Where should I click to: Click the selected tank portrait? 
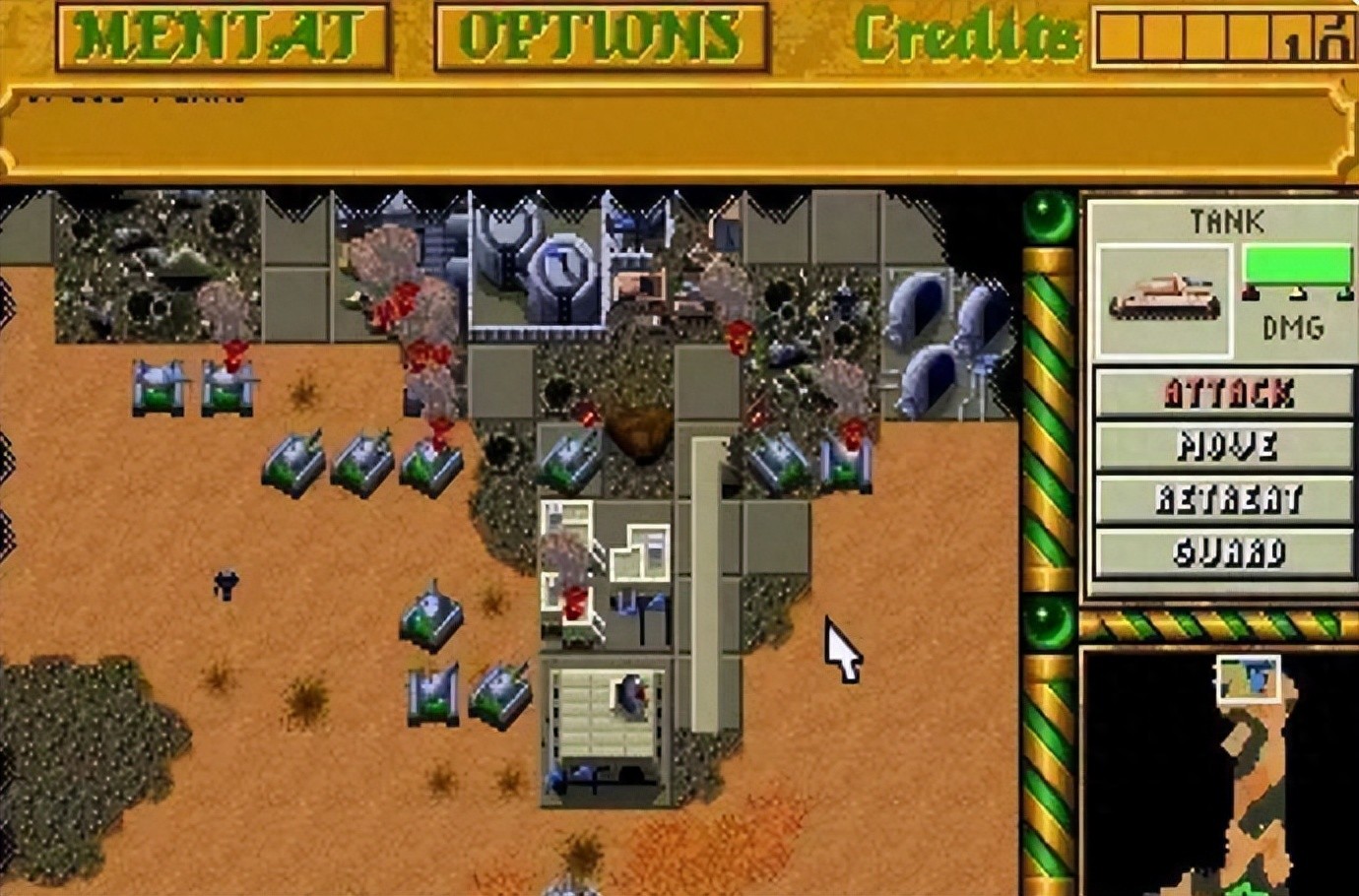point(1164,299)
